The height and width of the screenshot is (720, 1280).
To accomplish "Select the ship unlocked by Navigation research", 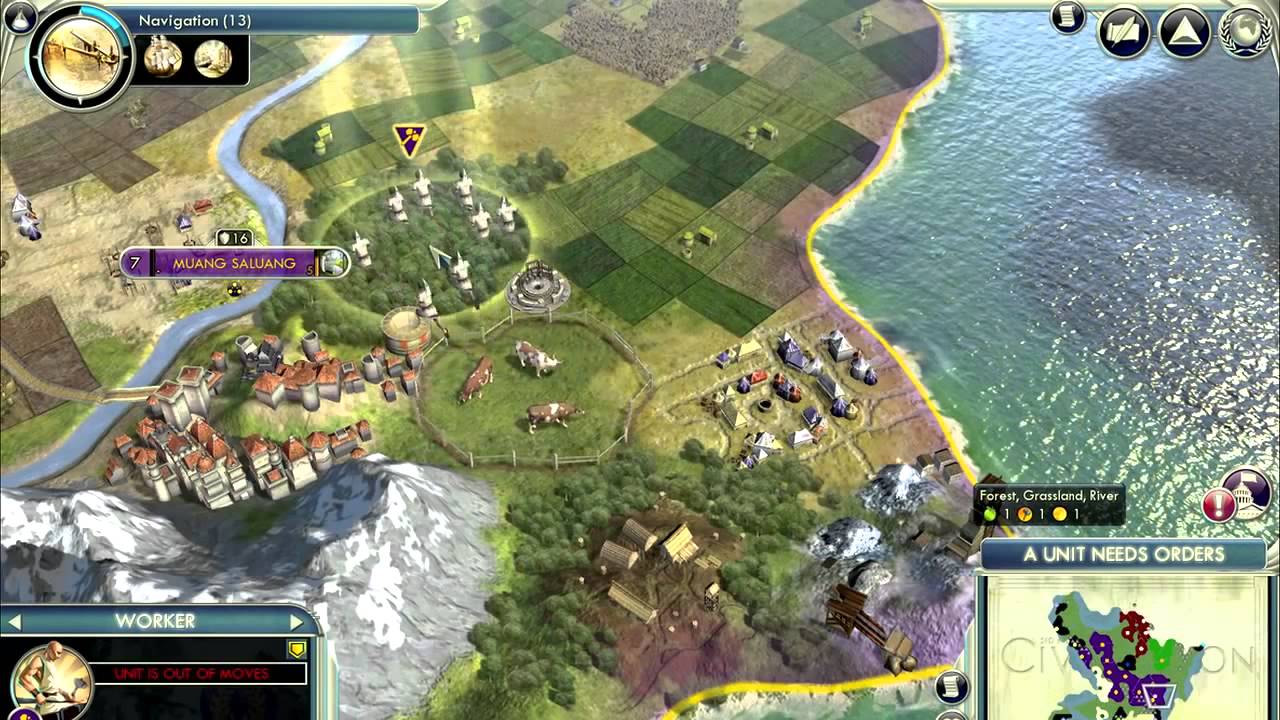I will (x=165, y=60).
